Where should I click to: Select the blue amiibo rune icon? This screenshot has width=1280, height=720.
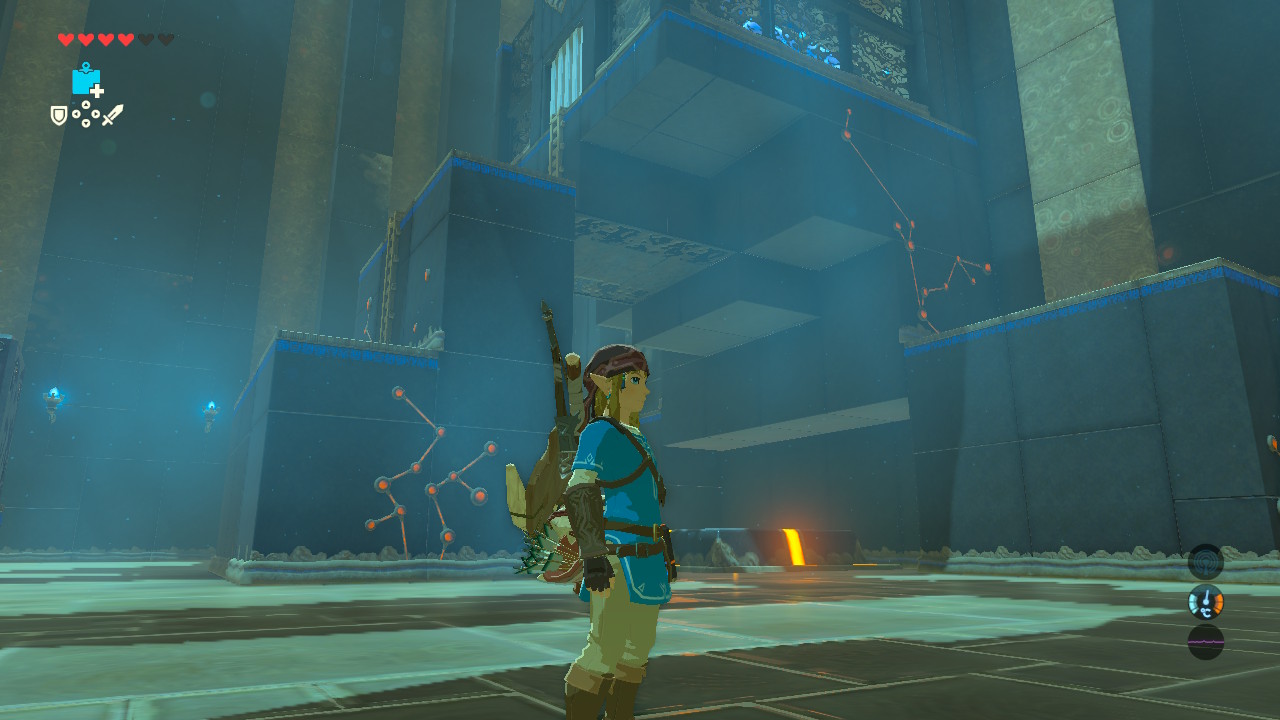point(86,80)
